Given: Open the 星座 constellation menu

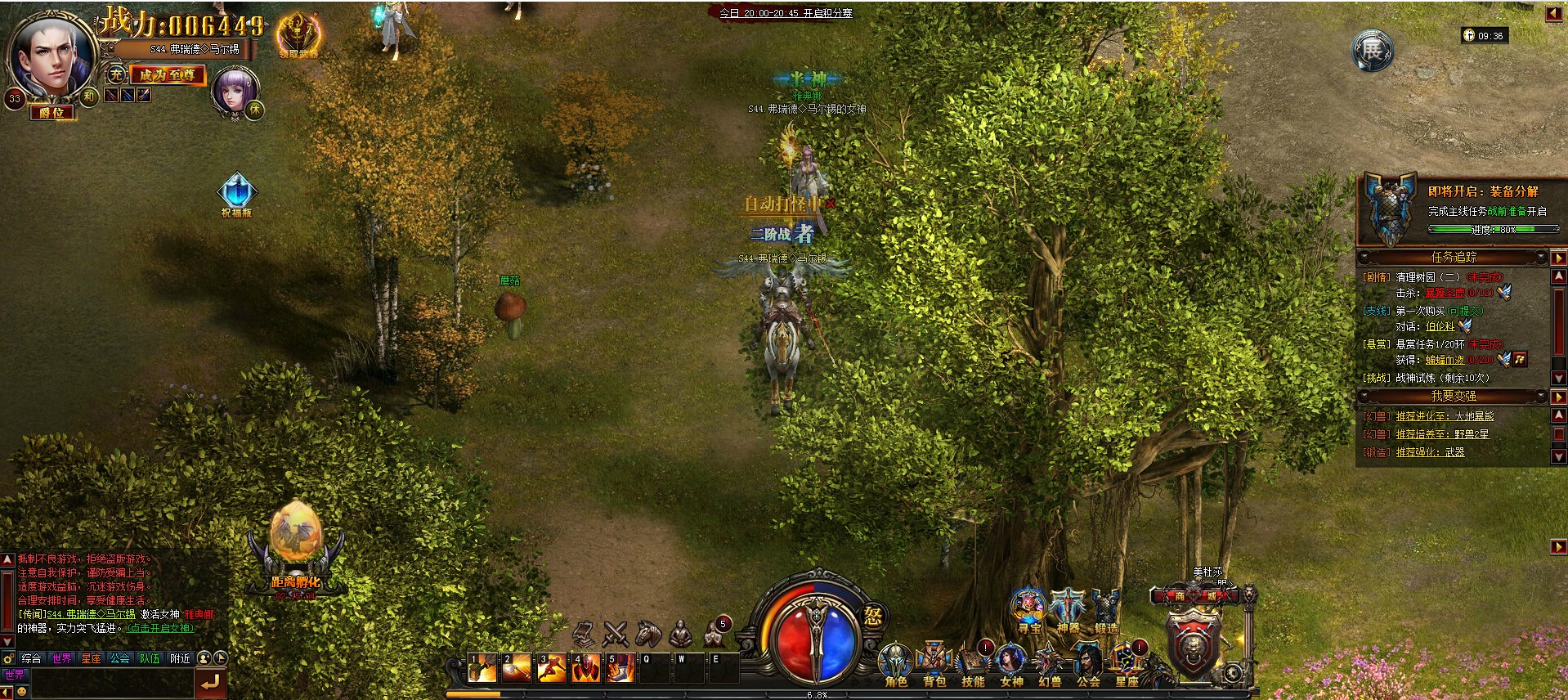Looking at the screenshot, I should [x=1127, y=662].
